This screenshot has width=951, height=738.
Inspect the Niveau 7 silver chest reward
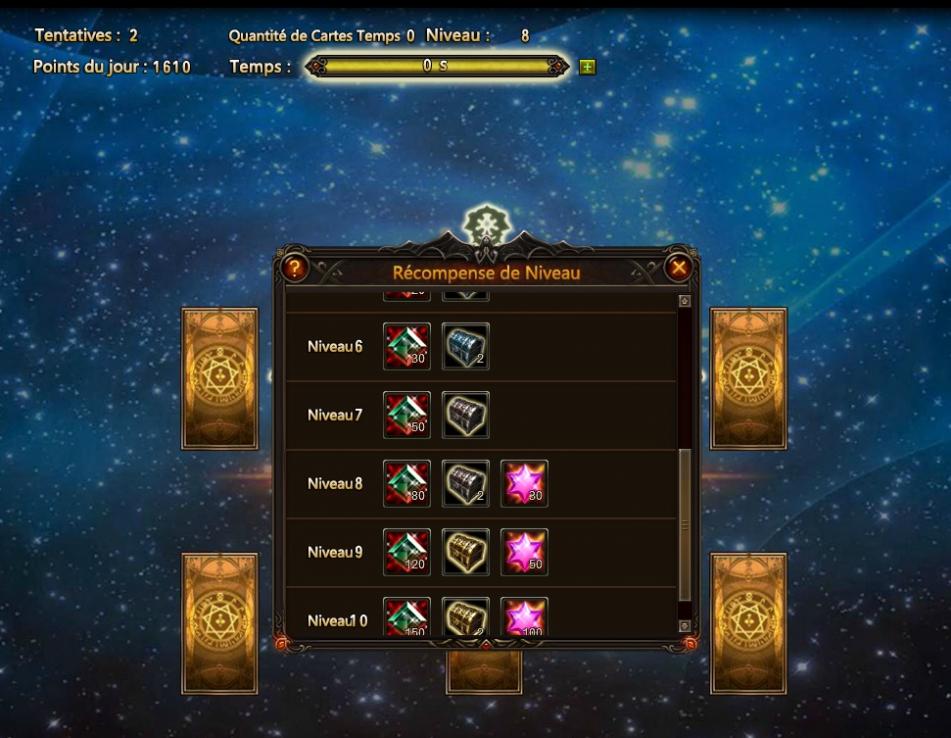(x=466, y=415)
